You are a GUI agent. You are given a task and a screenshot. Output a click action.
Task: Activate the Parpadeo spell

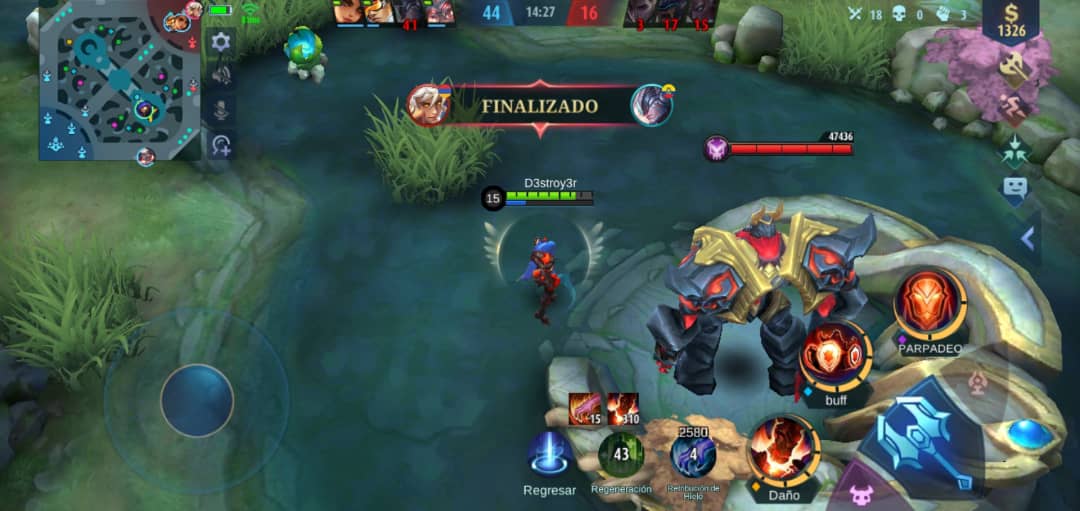pos(929,305)
